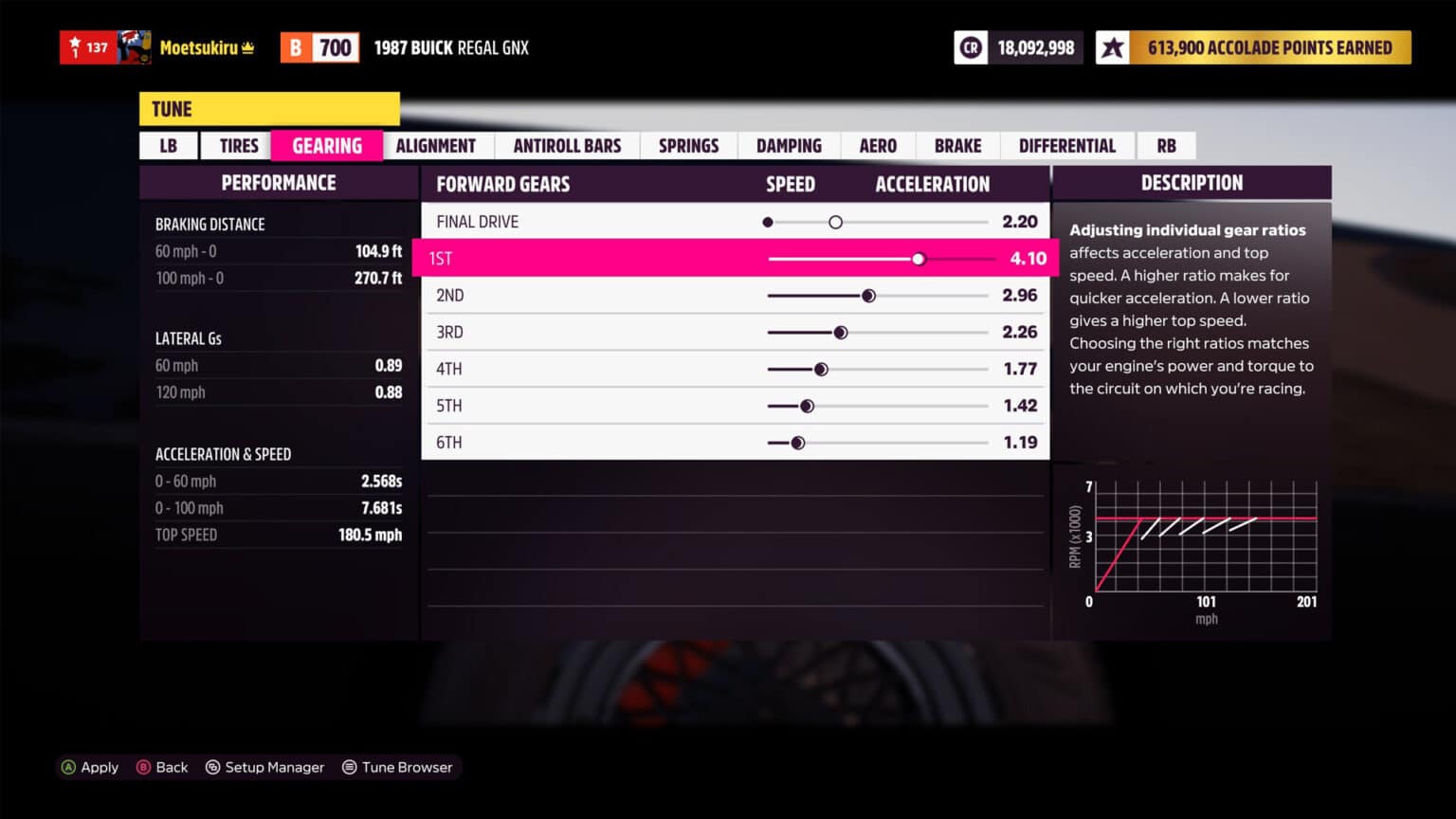Select the 6TH gear ratio row
The height and width of the screenshot is (819, 1456).
pyautogui.click(x=735, y=442)
